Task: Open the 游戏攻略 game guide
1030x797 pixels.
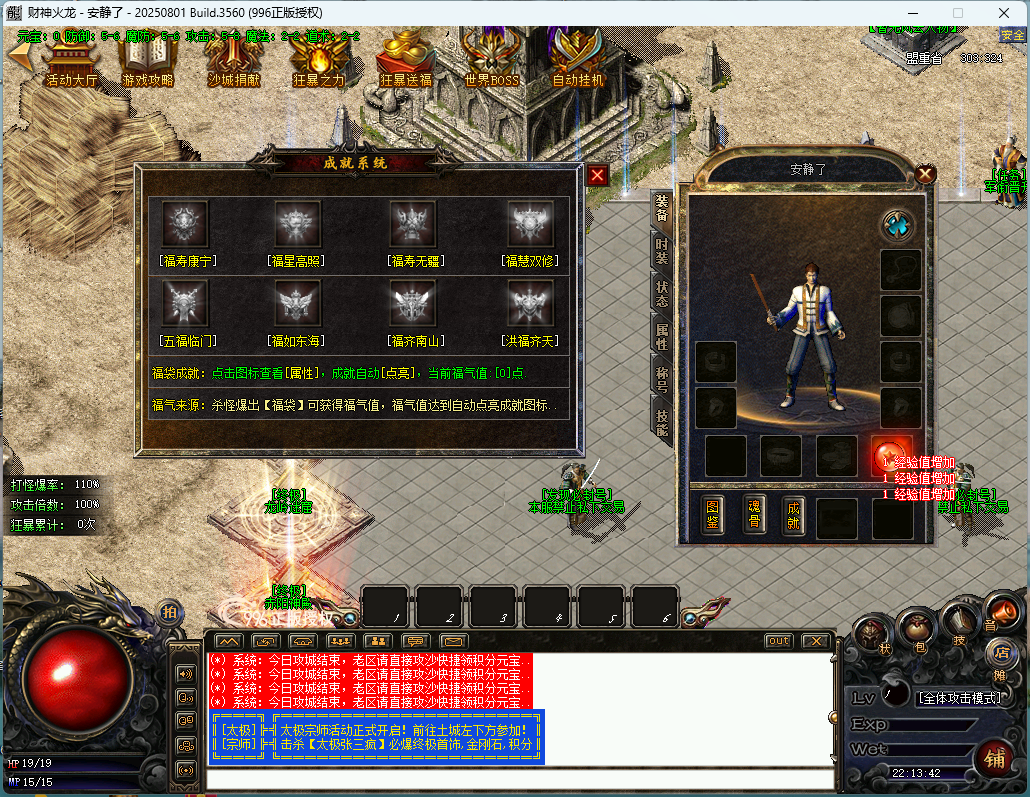Action: [147, 59]
